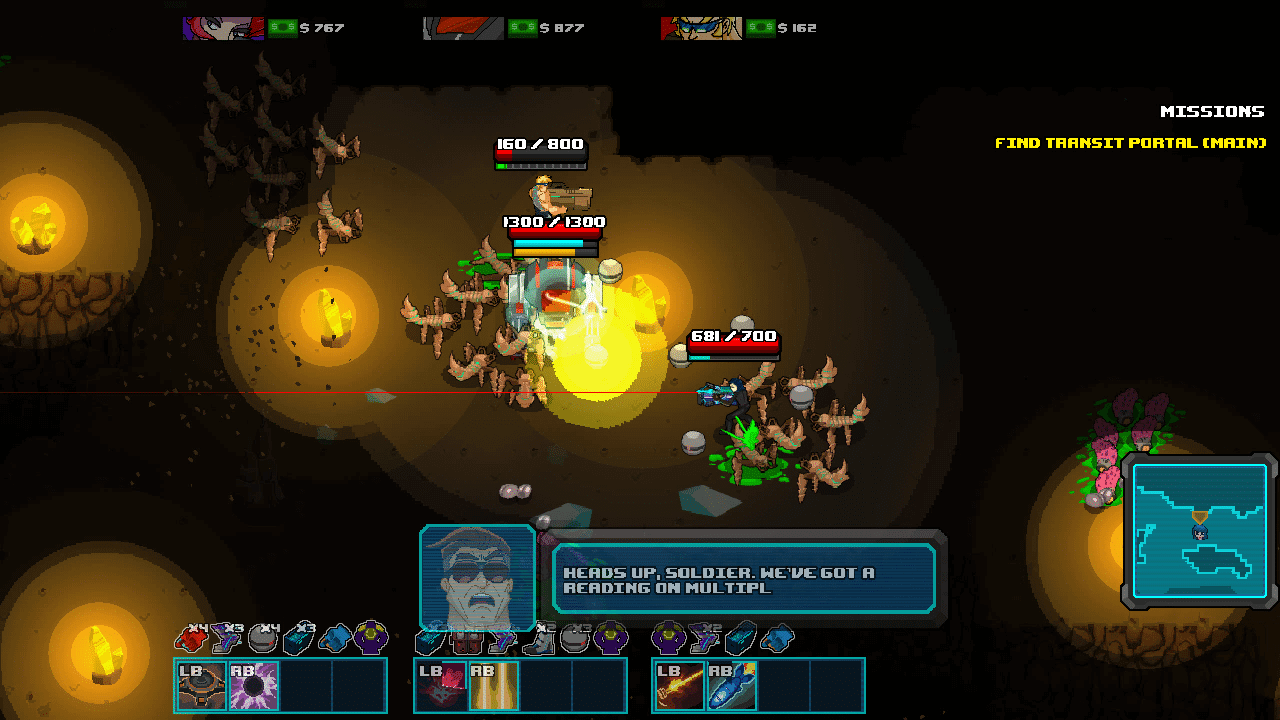Select the dark helmeted player portrait
The width and height of the screenshot is (1280, 720).
[463, 28]
